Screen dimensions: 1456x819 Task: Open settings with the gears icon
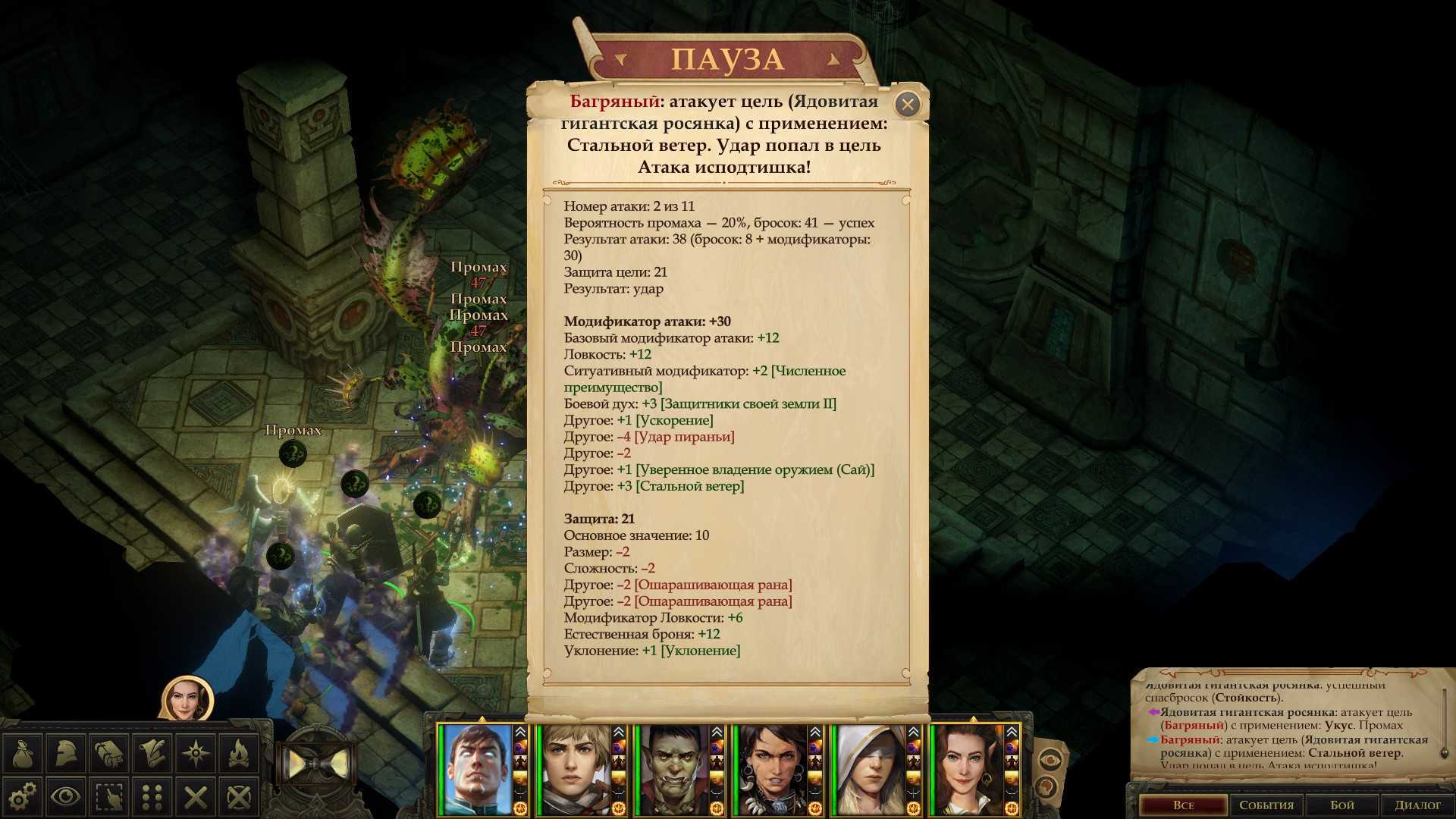pos(22,796)
